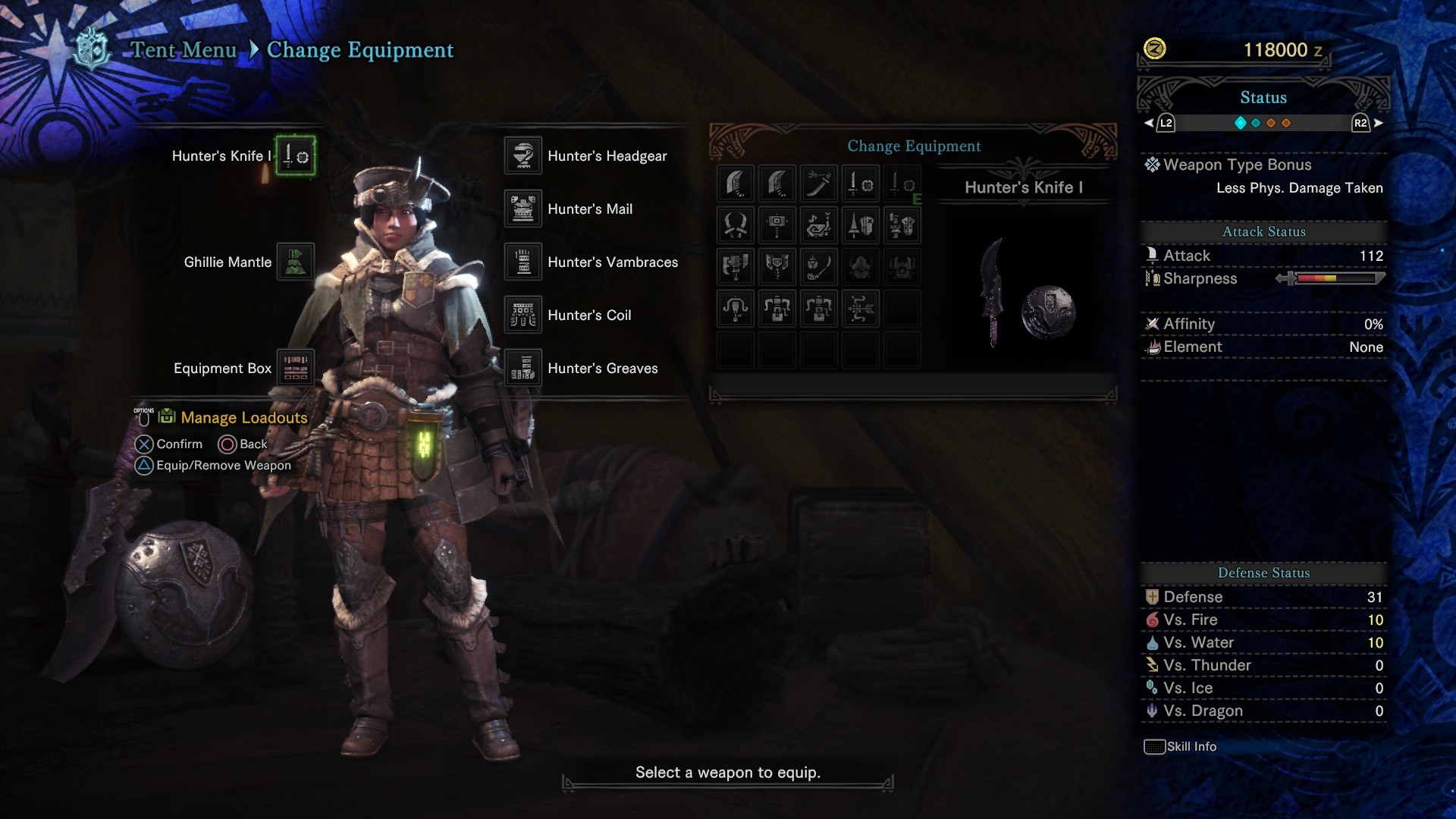The height and width of the screenshot is (819, 1456).
Task: Select the Great Sword weapon icon
Action: [734, 183]
